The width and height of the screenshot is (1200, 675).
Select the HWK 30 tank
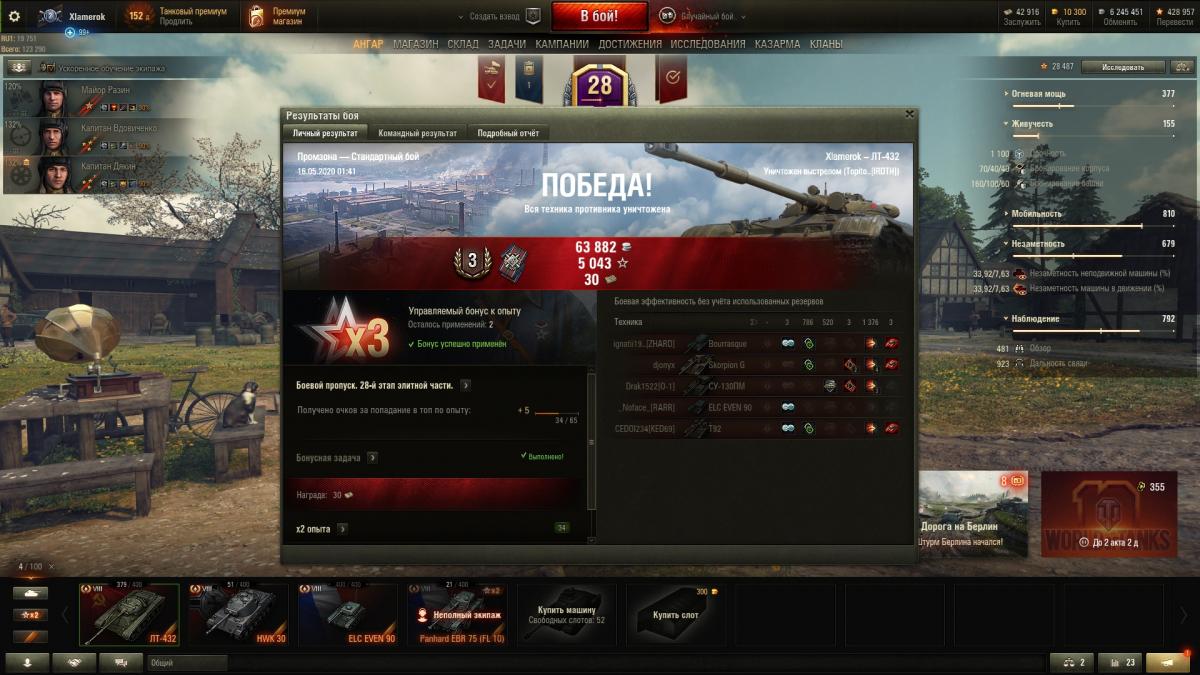point(236,614)
